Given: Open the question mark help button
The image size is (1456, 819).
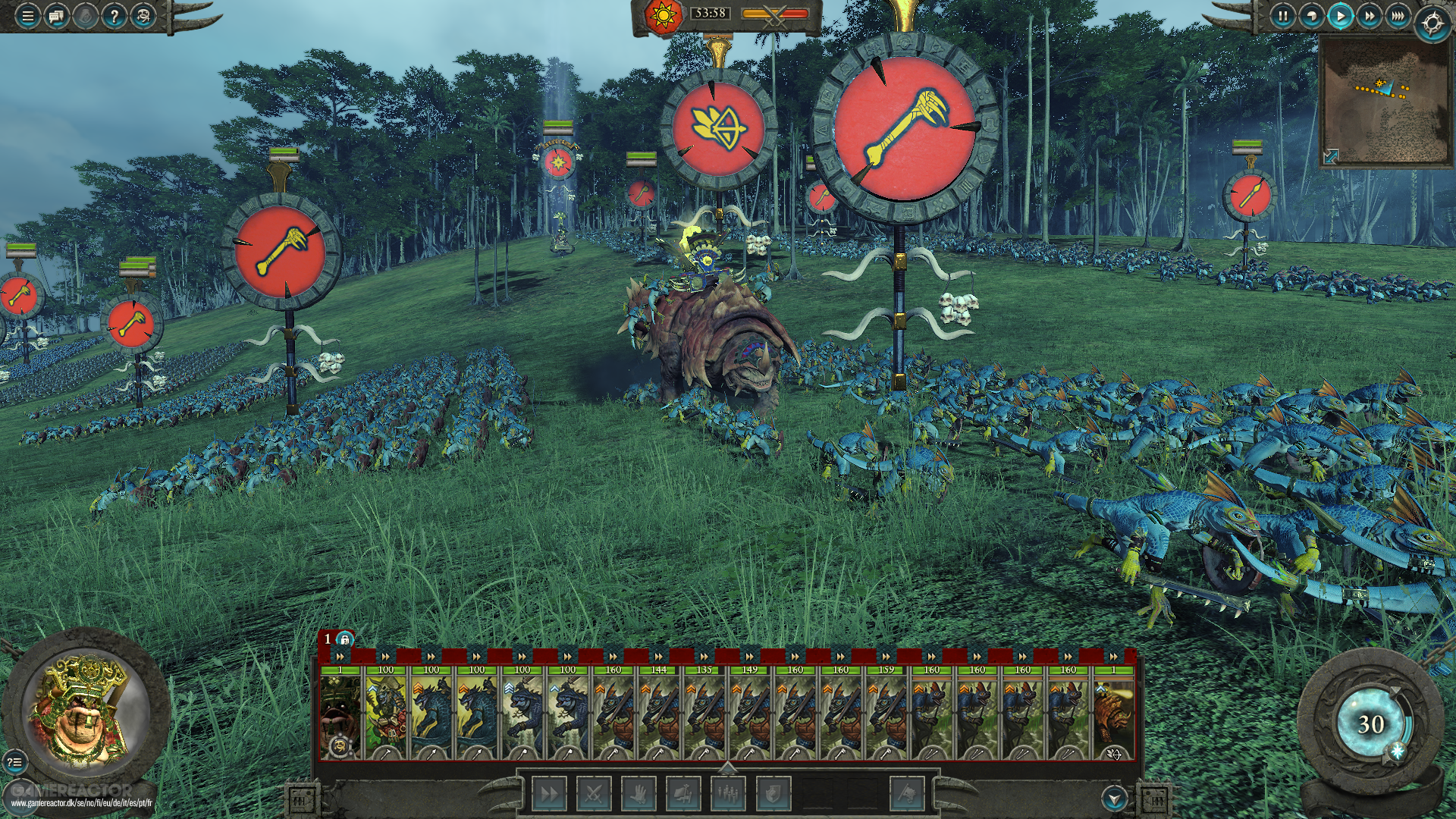Looking at the screenshot, I should click(x=114, y=16).
